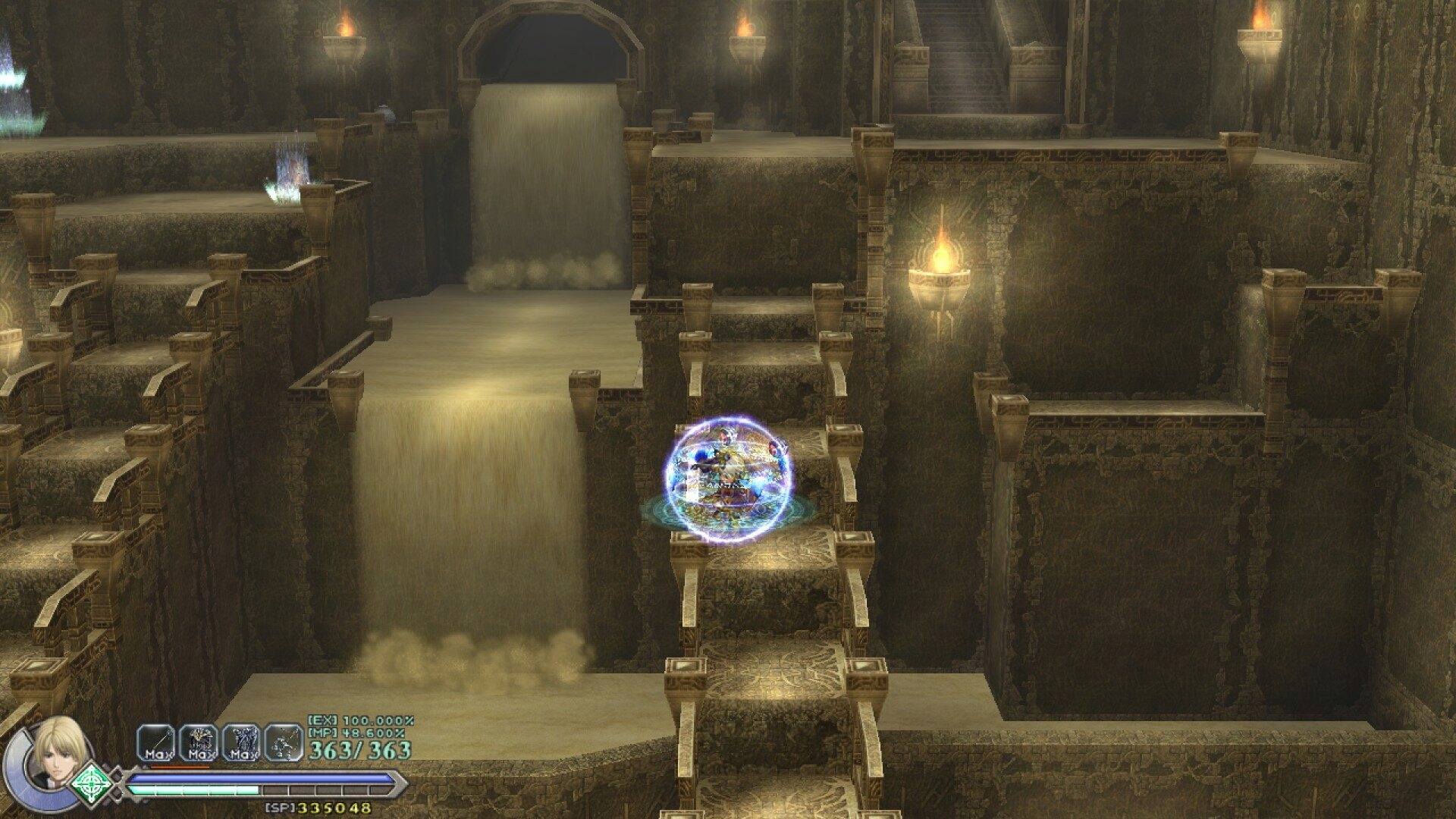Image resolution: width=1456 pixels, height=819 pixels.
Task: Click the [EX] indicator label
Action: 321,720
